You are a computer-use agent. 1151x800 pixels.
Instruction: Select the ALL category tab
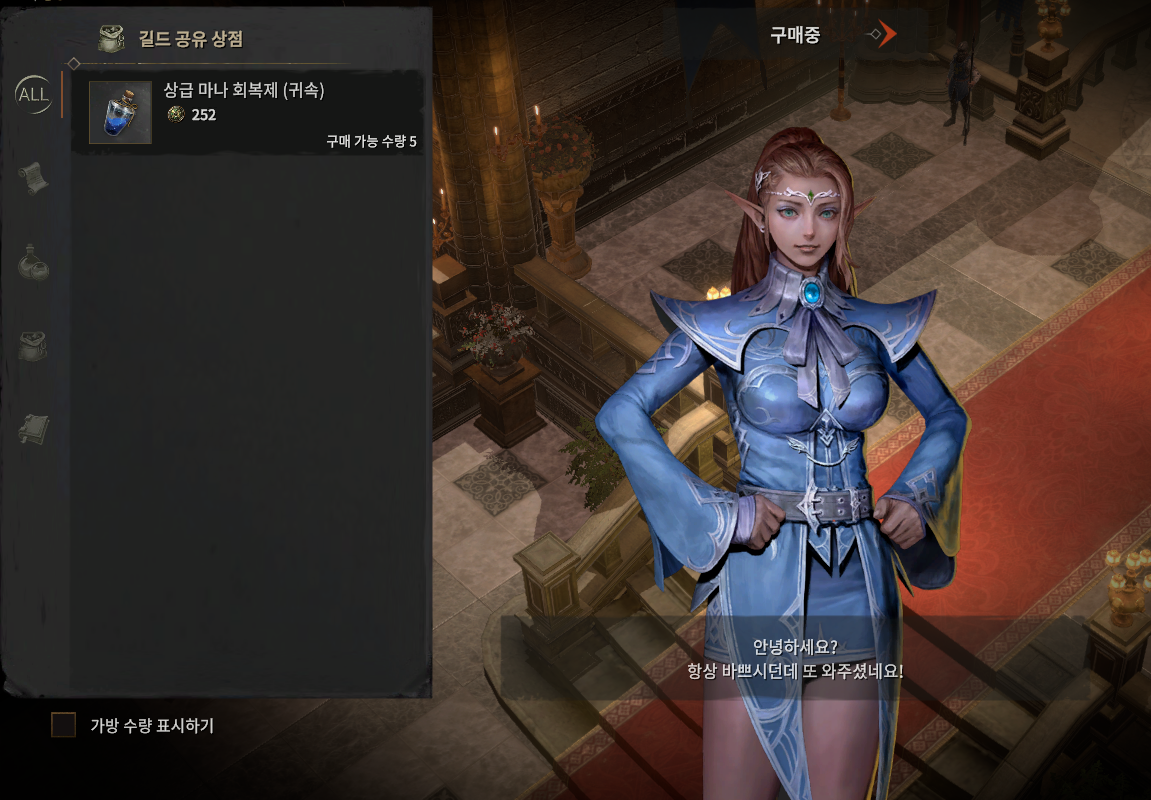[33, 95]
